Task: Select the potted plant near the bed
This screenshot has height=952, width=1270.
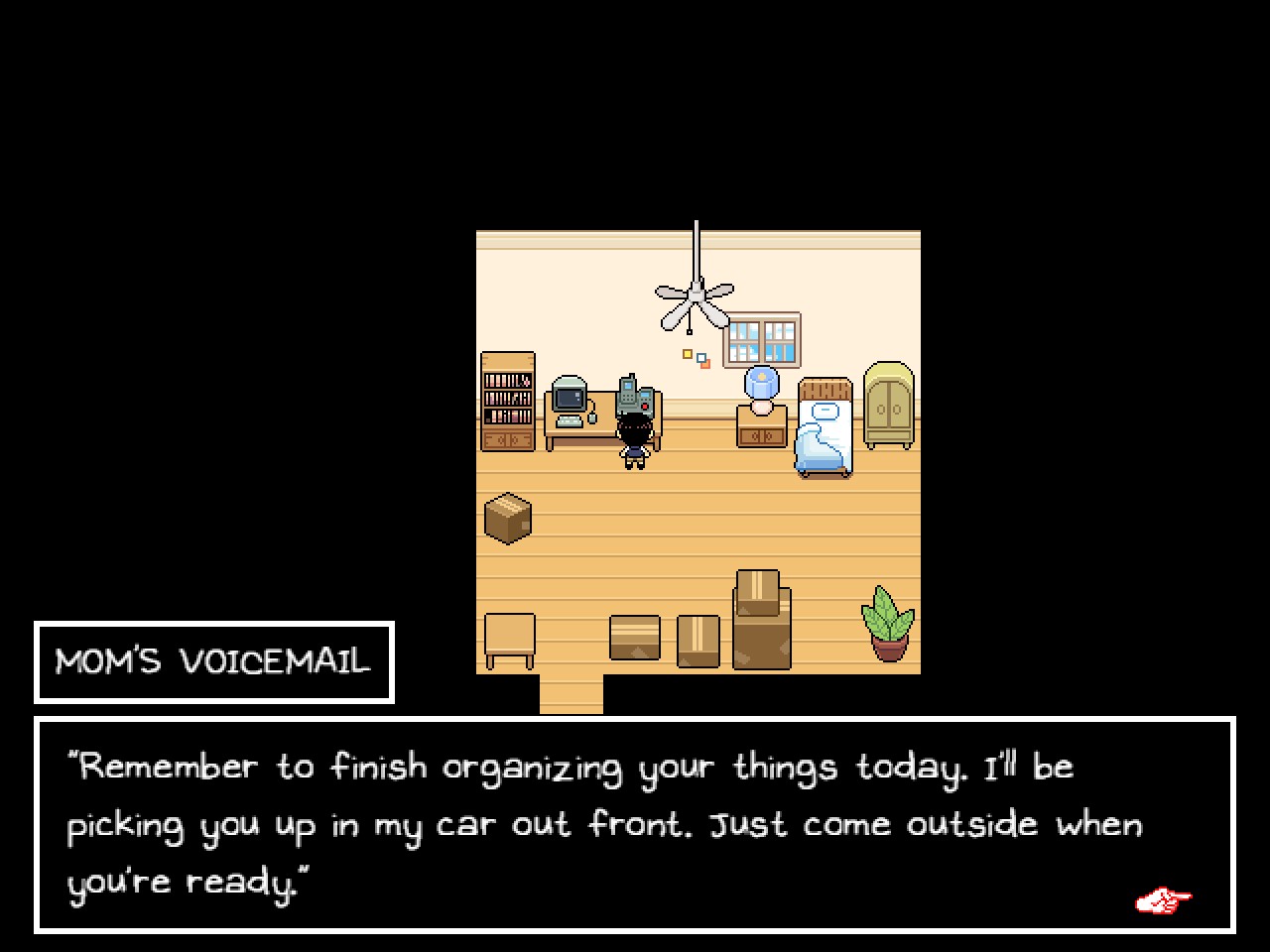Action: coord(888,625)
